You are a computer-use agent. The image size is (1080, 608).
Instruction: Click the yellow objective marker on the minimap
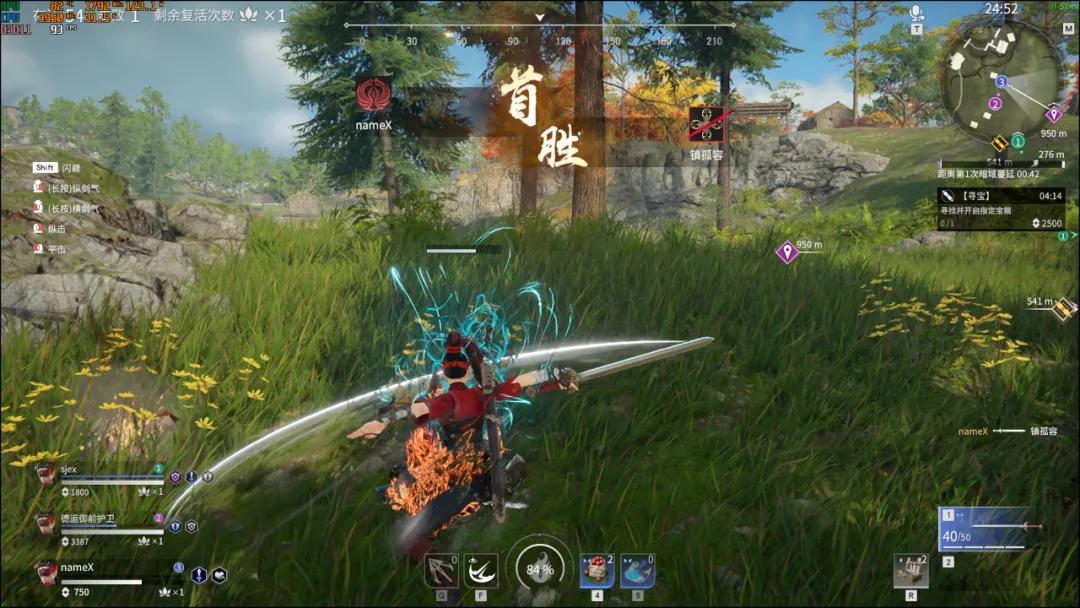[997, 142]
